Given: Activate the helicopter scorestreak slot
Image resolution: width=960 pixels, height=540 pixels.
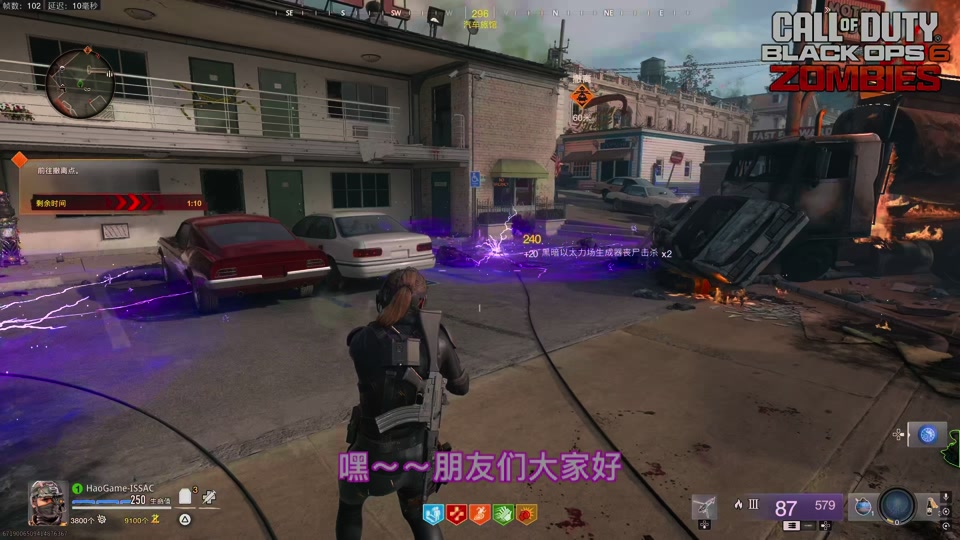Looking at the screenshot, I should (x=704, y=508).
